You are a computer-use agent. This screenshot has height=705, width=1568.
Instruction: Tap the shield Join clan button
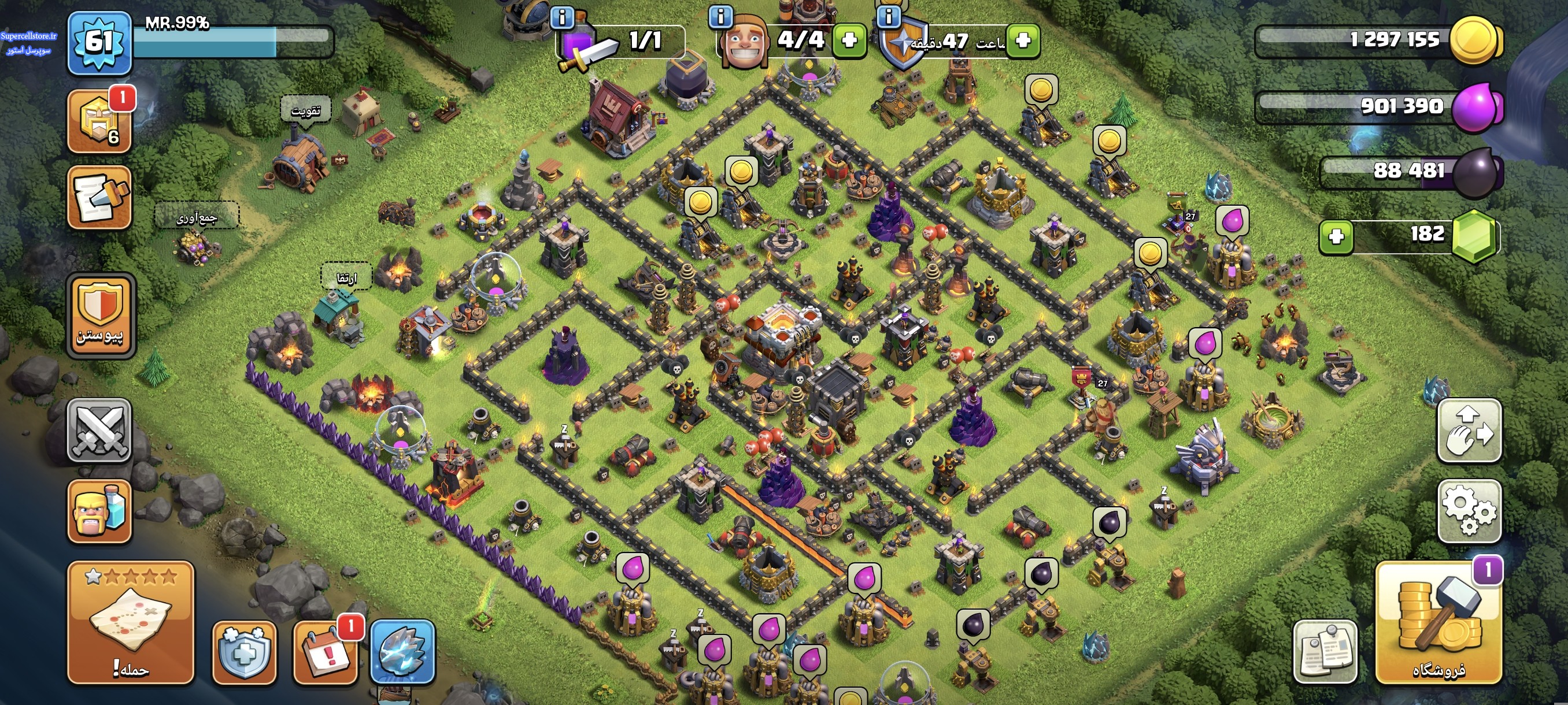point(101,315)
